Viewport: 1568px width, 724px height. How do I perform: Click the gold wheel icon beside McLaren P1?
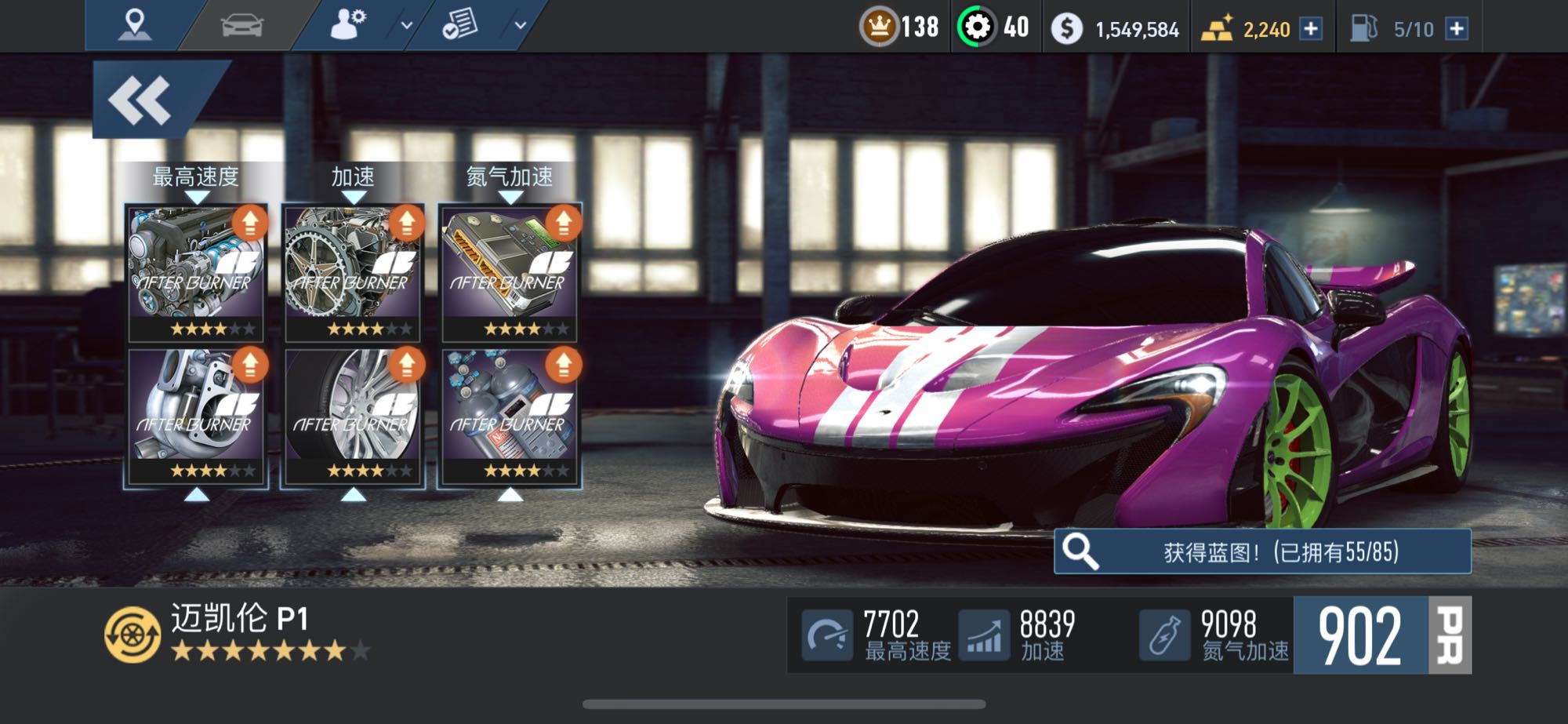(132, 635)
